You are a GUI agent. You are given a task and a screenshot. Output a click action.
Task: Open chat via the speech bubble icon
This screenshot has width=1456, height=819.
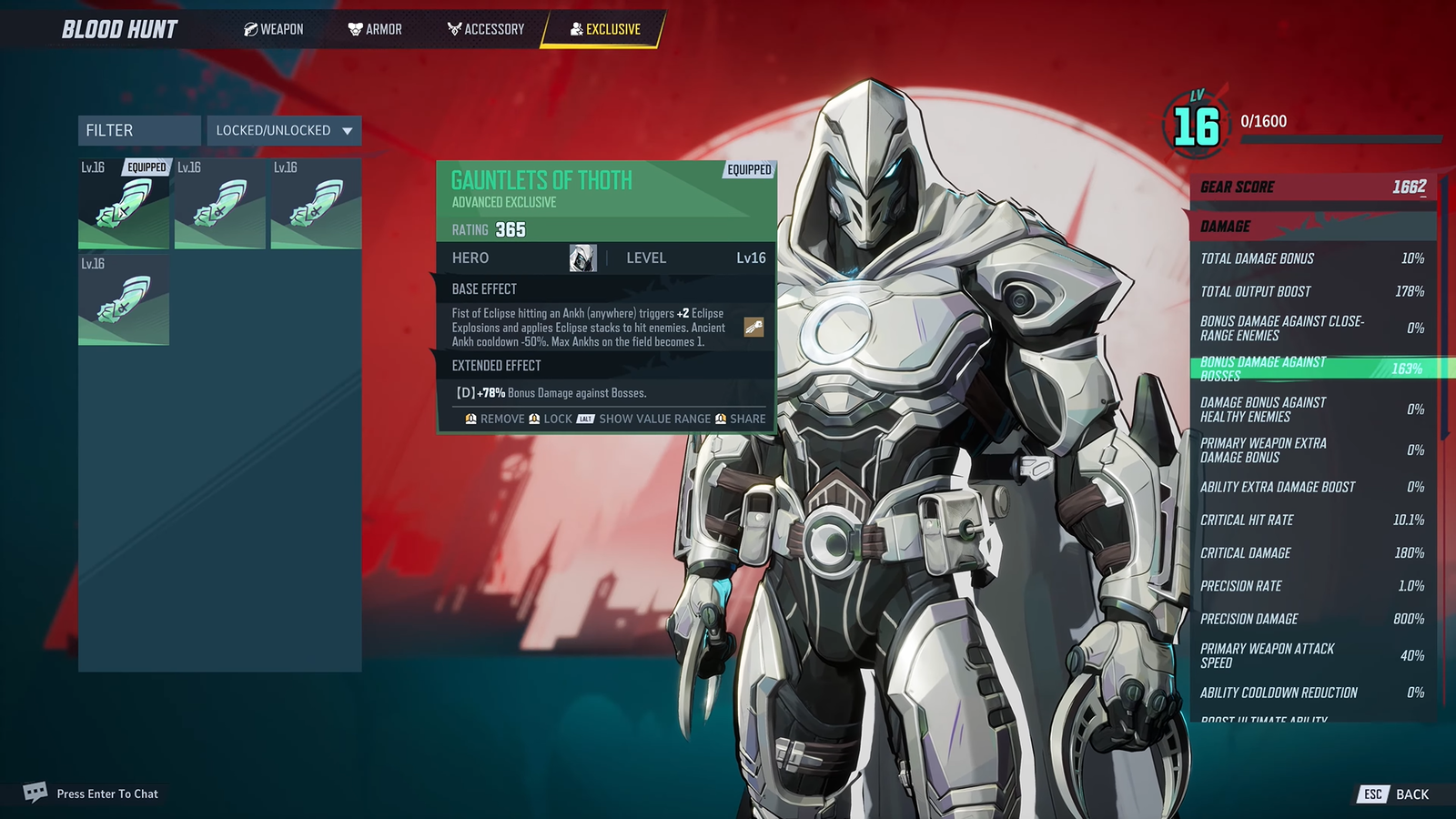pyautogui.click(x=36, y=793)
